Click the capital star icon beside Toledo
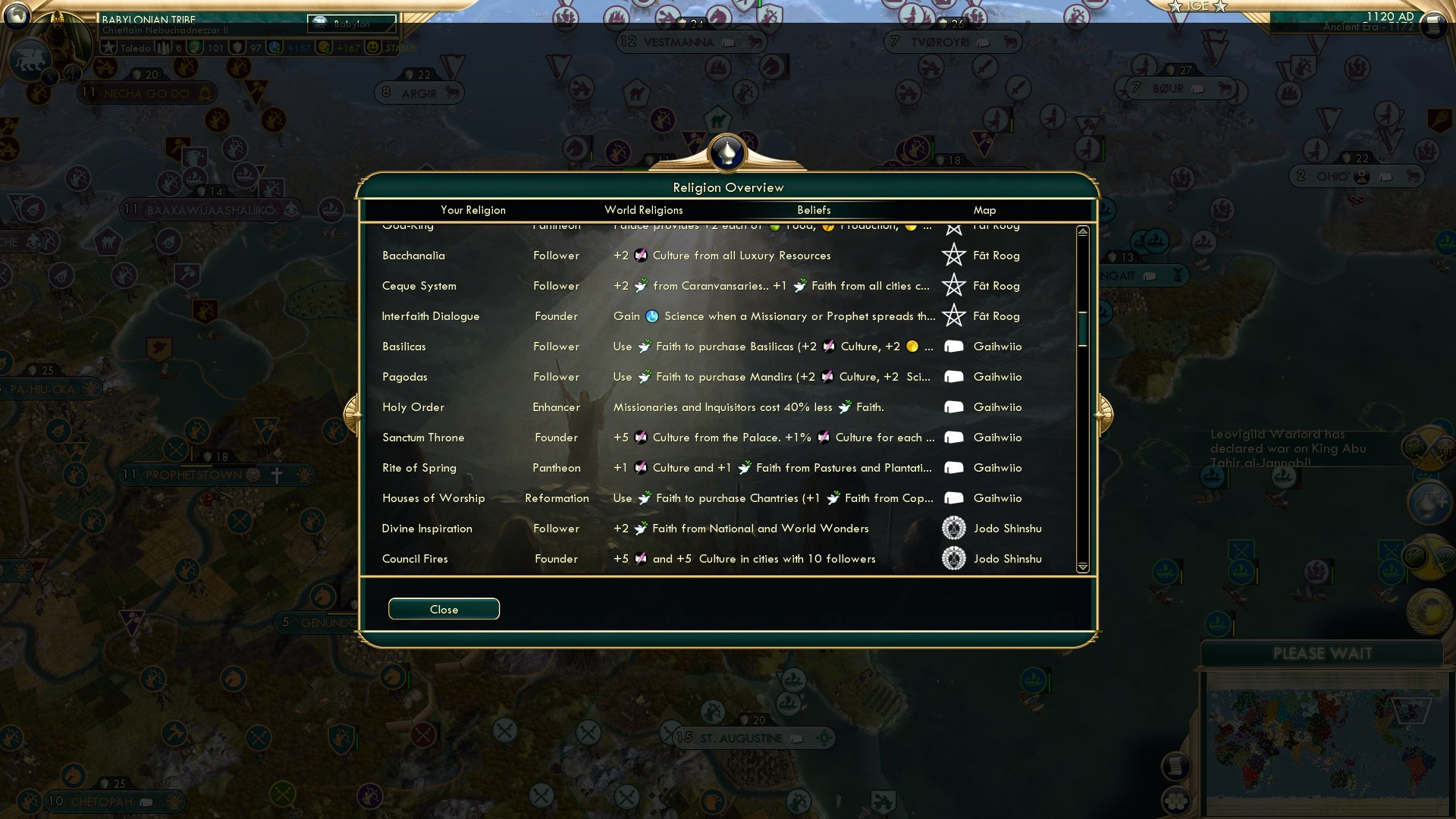 (x=107, y=47)
